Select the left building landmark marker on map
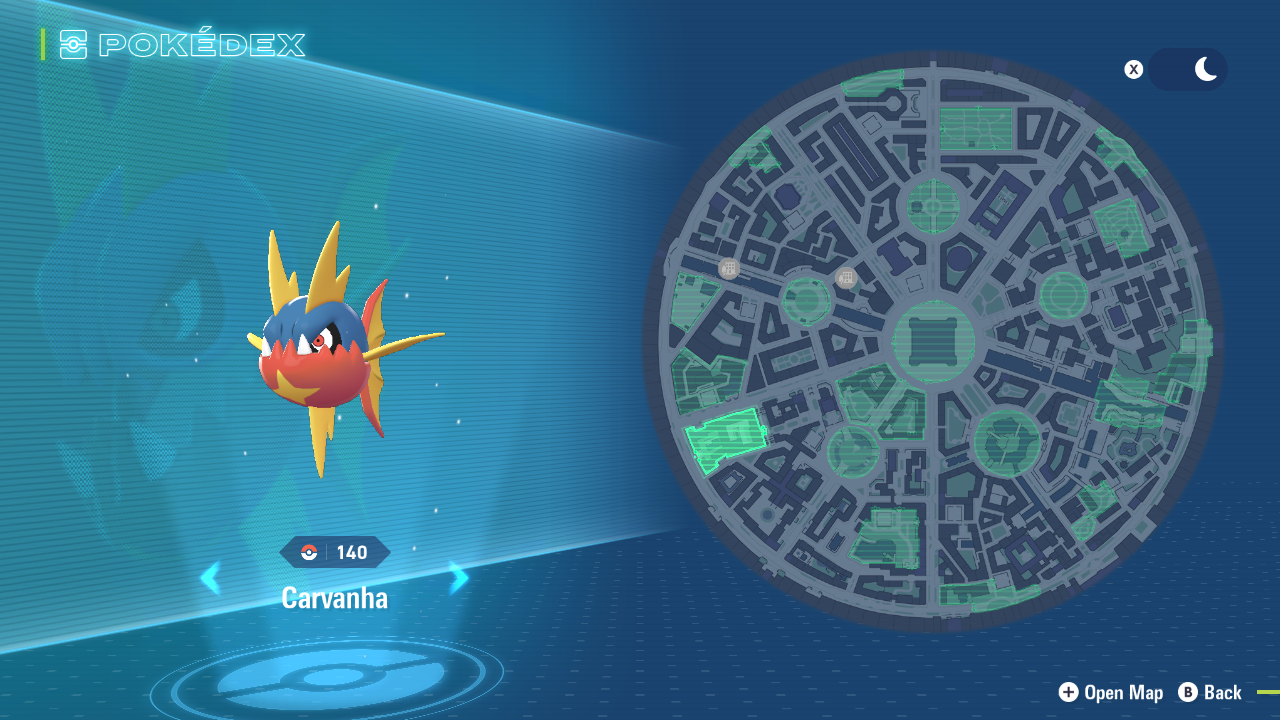Image resolution: width=1280 pixels, height=720 pixels. click(728, 267)
